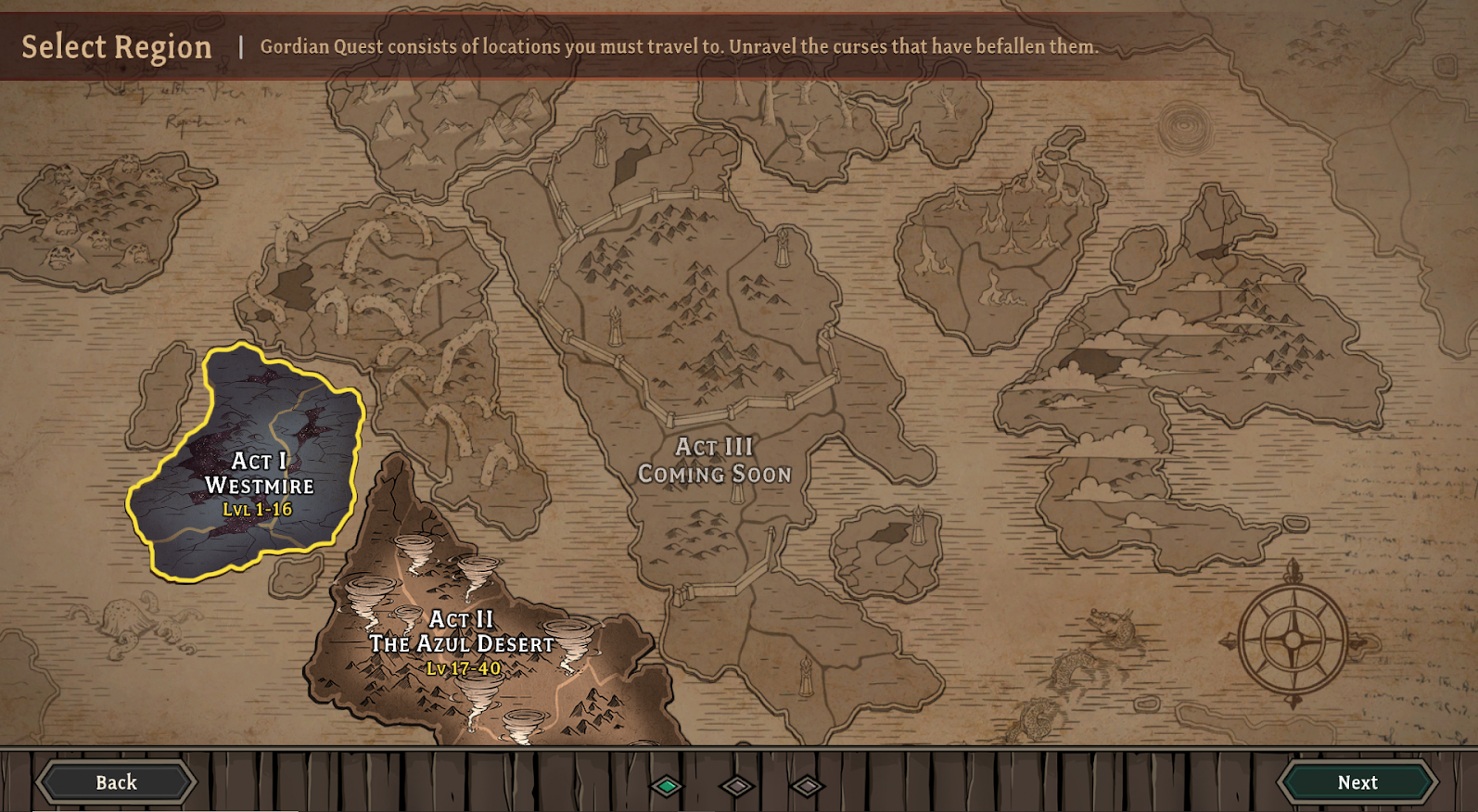Click the Act III Coming Soon region
The image size is (1478, 812).
coord(714,461)
